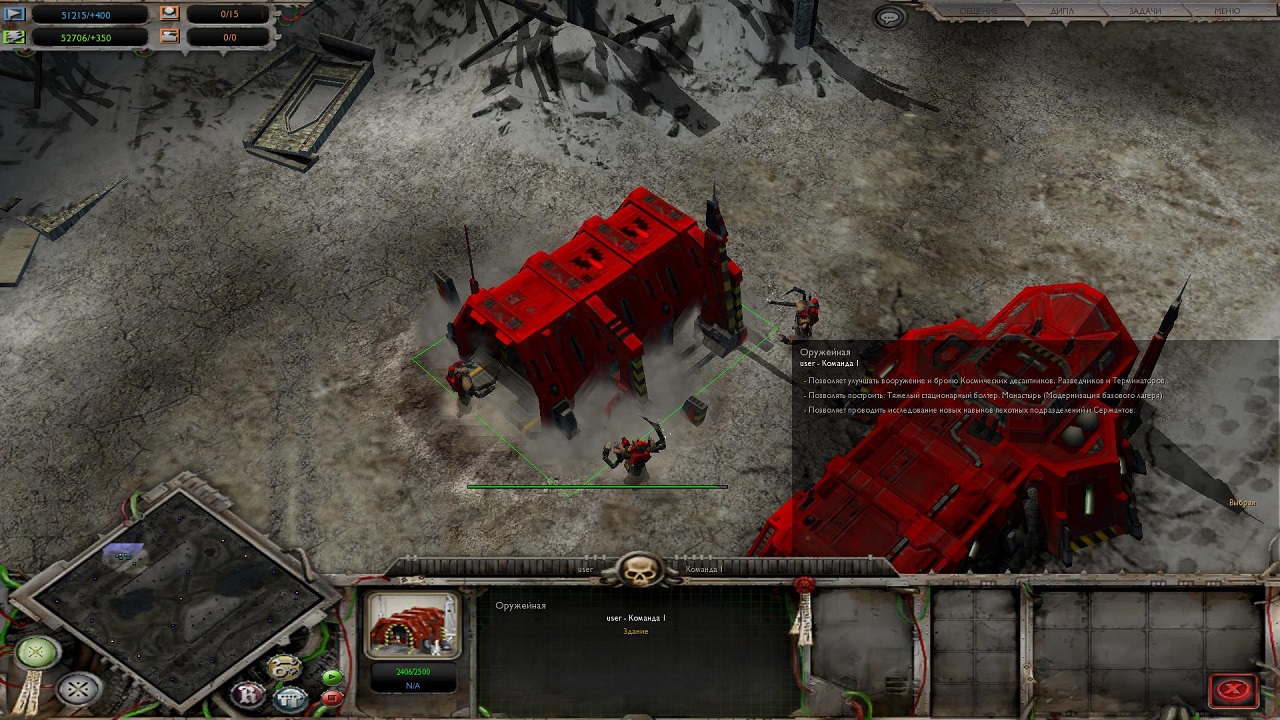Click the skull emblem on the bottom bar
The width and height of the screenshot is (1280, 720).
click(640, 570)
